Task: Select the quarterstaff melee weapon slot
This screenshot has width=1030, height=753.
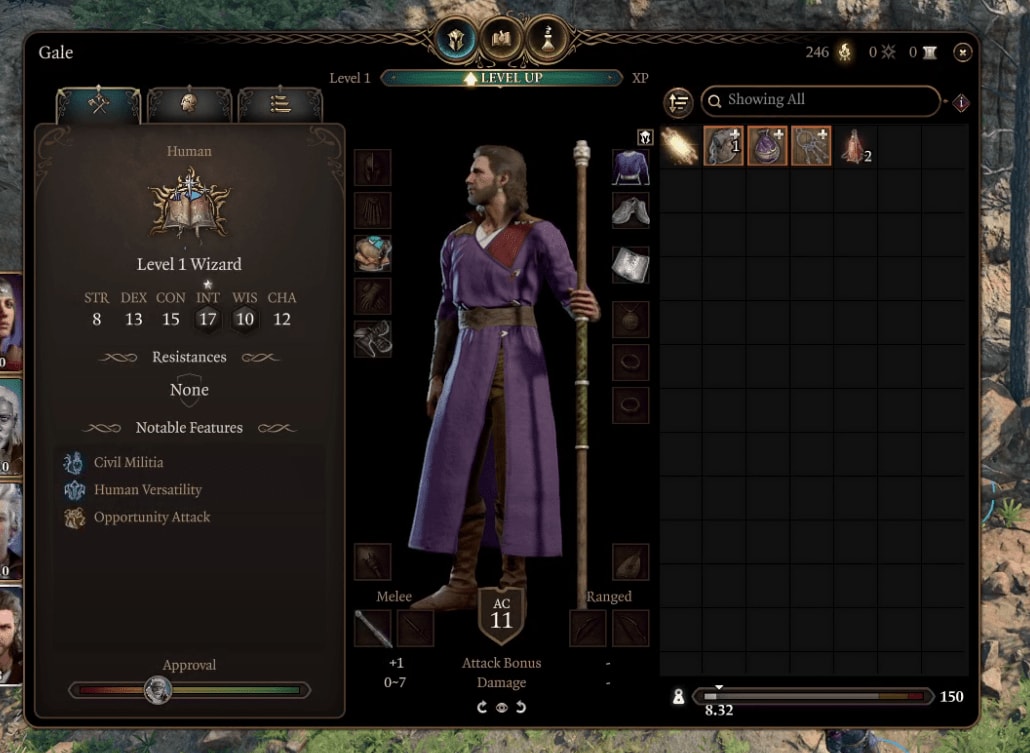Action: (372, 628)
